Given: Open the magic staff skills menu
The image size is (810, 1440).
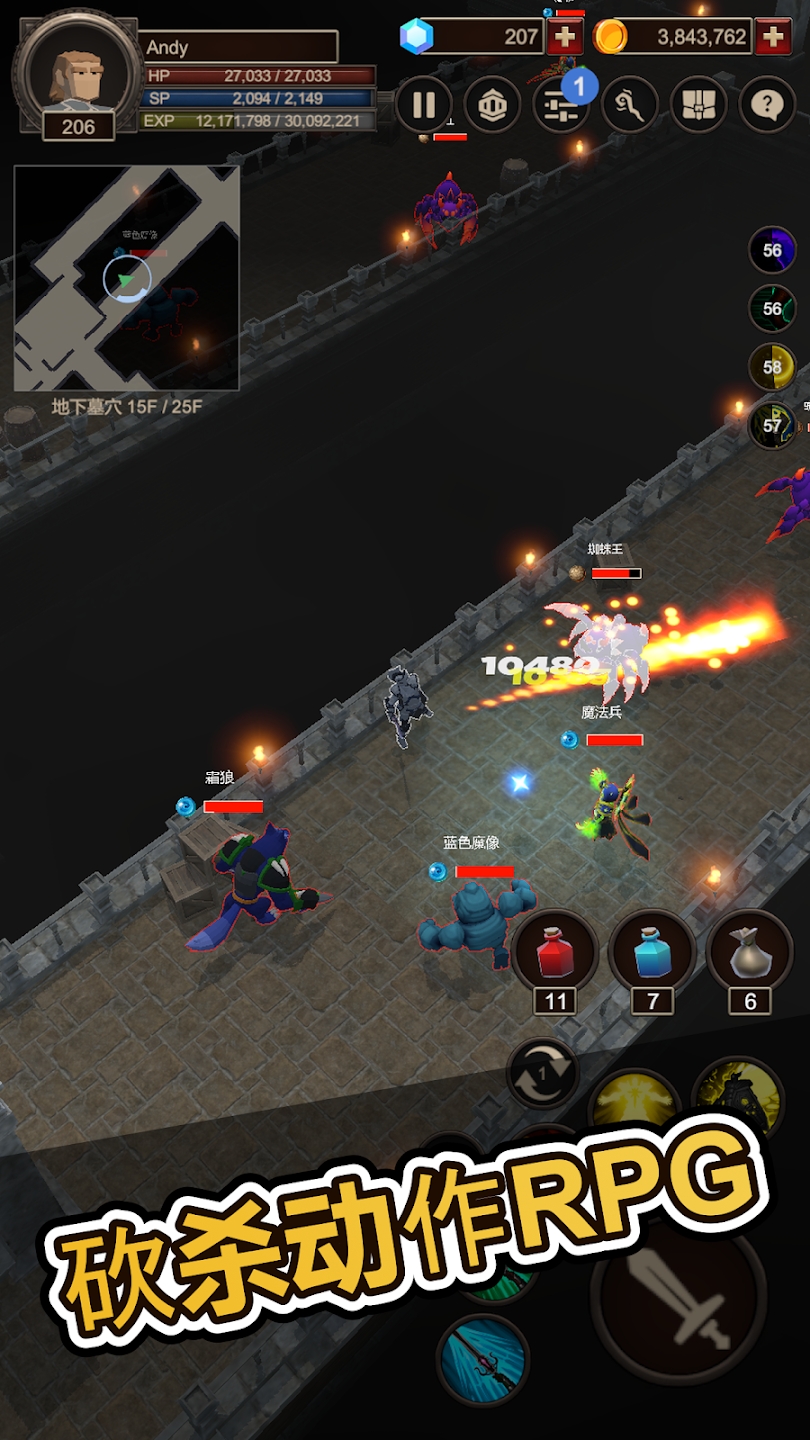Looking at the screenshot, I should (x=629, y=105).
